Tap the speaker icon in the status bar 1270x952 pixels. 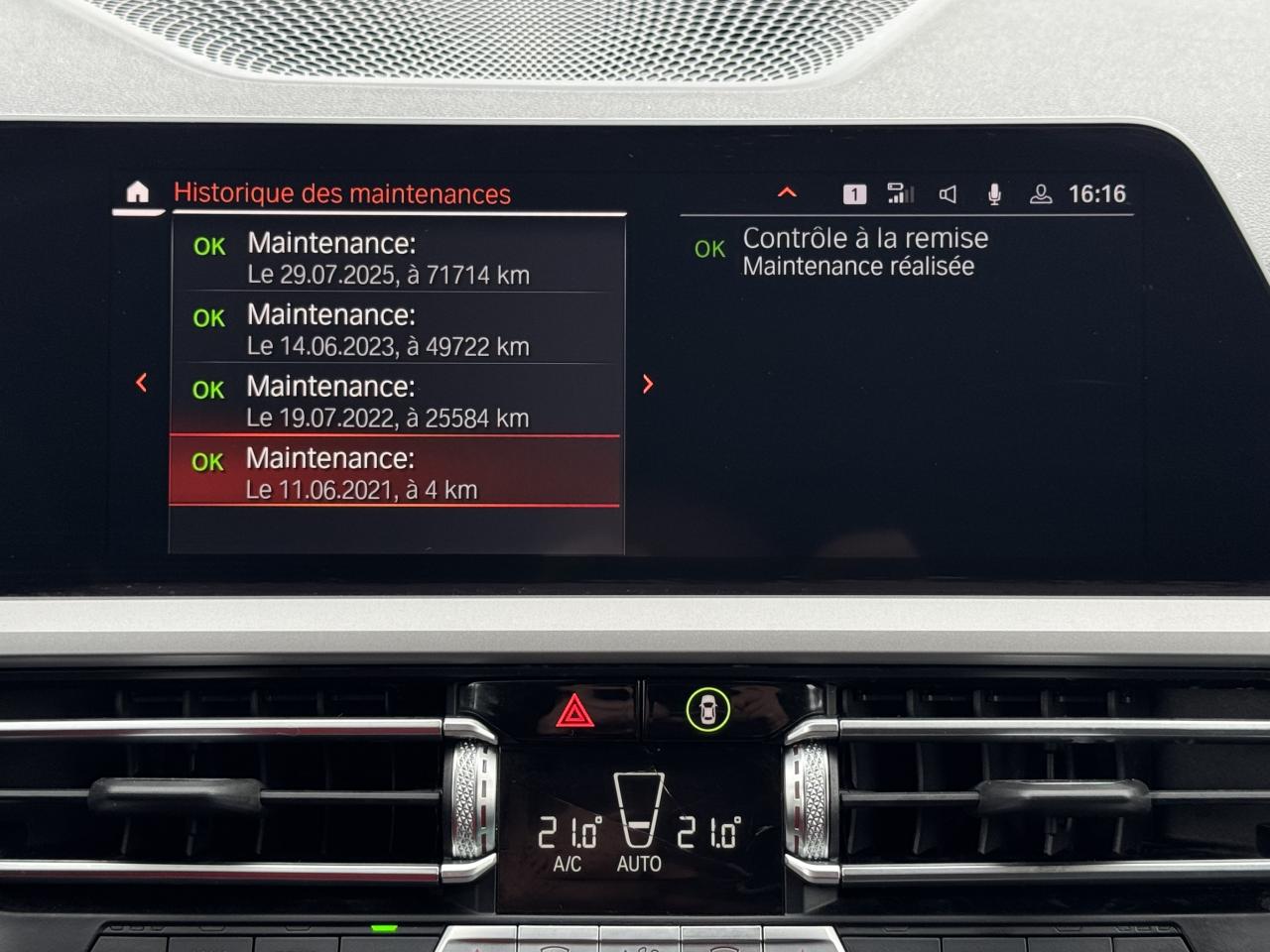pyautogui.click(x=948, y=194)
